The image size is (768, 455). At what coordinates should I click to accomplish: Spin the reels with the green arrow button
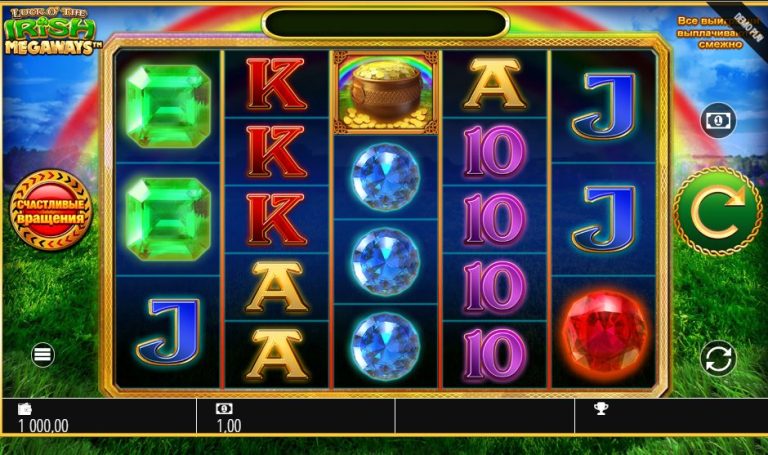(x=718, y=211)
